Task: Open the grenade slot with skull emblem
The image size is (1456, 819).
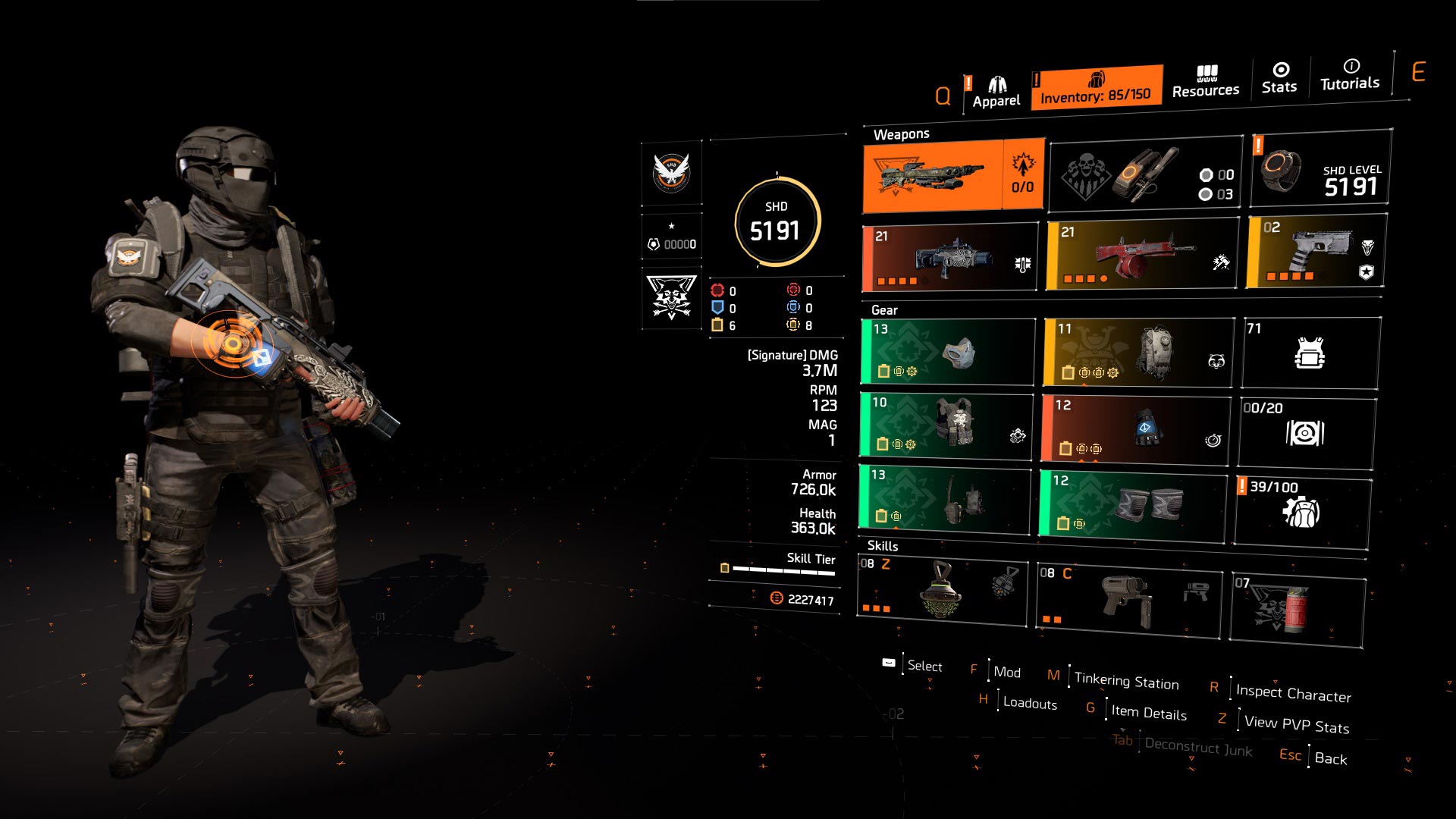Action: (x=1145, y=174)
